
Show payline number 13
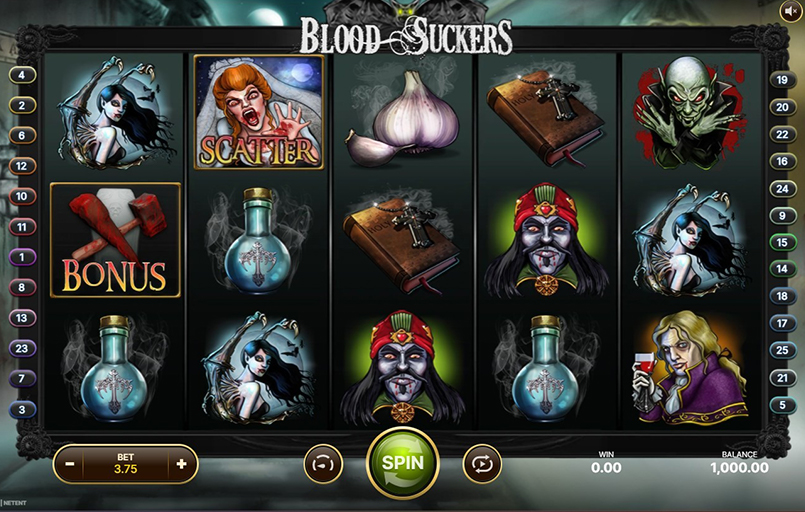point(20,318)
